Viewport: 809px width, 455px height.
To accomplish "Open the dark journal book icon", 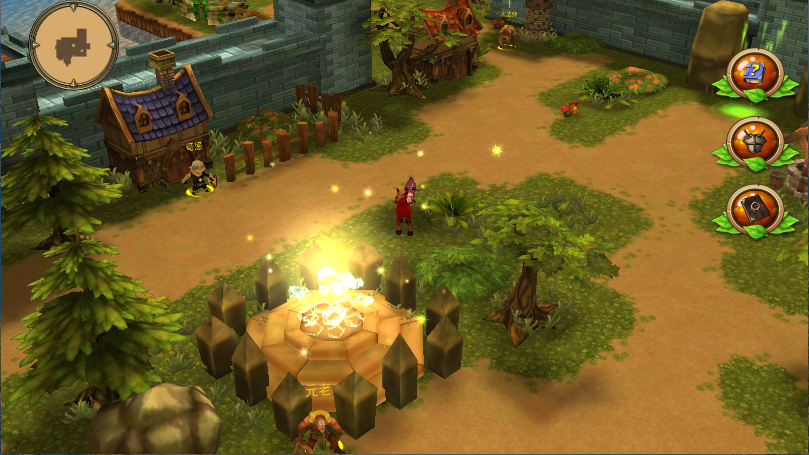I will tap(755, 210).
